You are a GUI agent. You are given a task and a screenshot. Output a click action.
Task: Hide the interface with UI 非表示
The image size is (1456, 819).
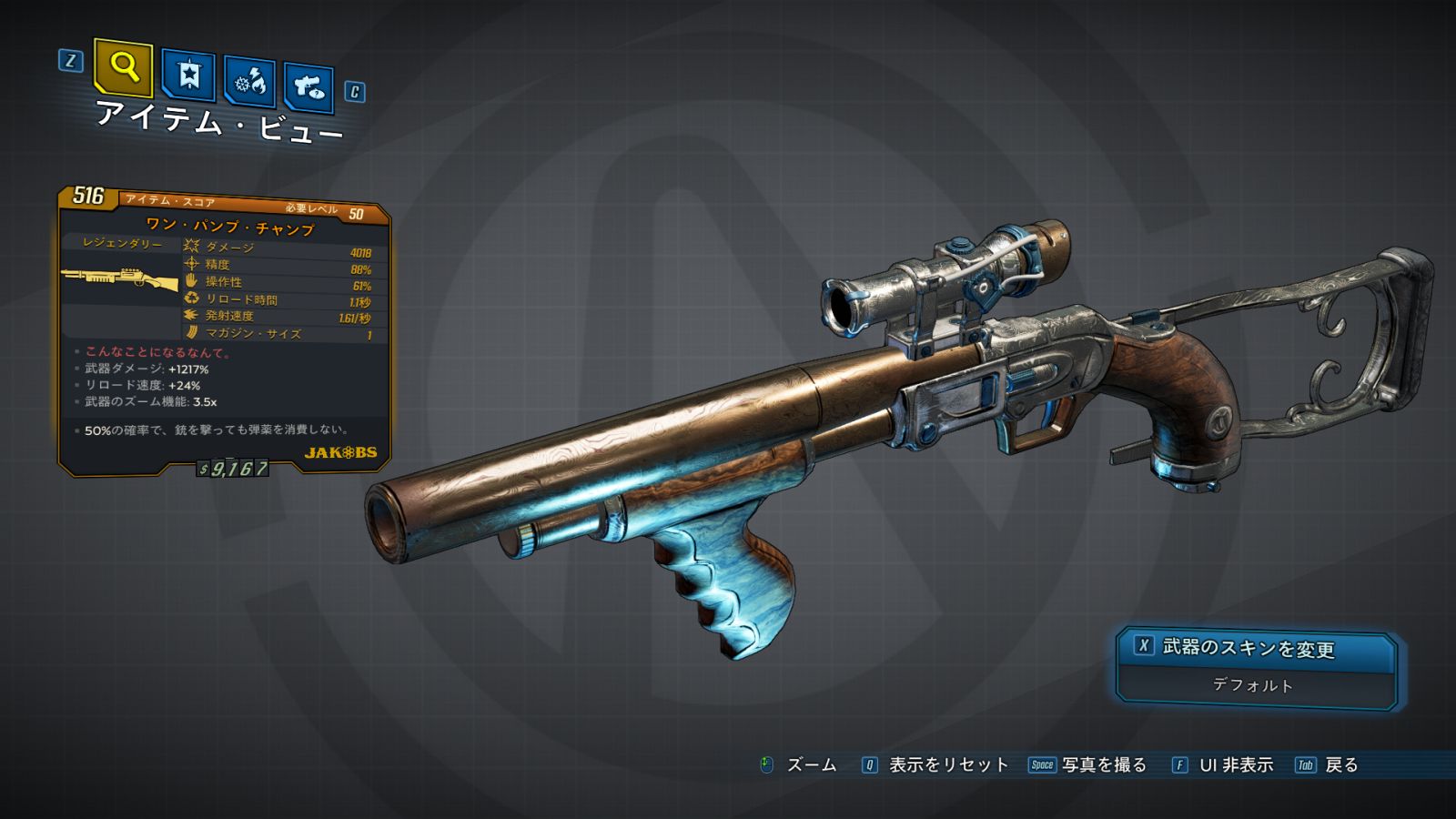[x=1235, y=765]
